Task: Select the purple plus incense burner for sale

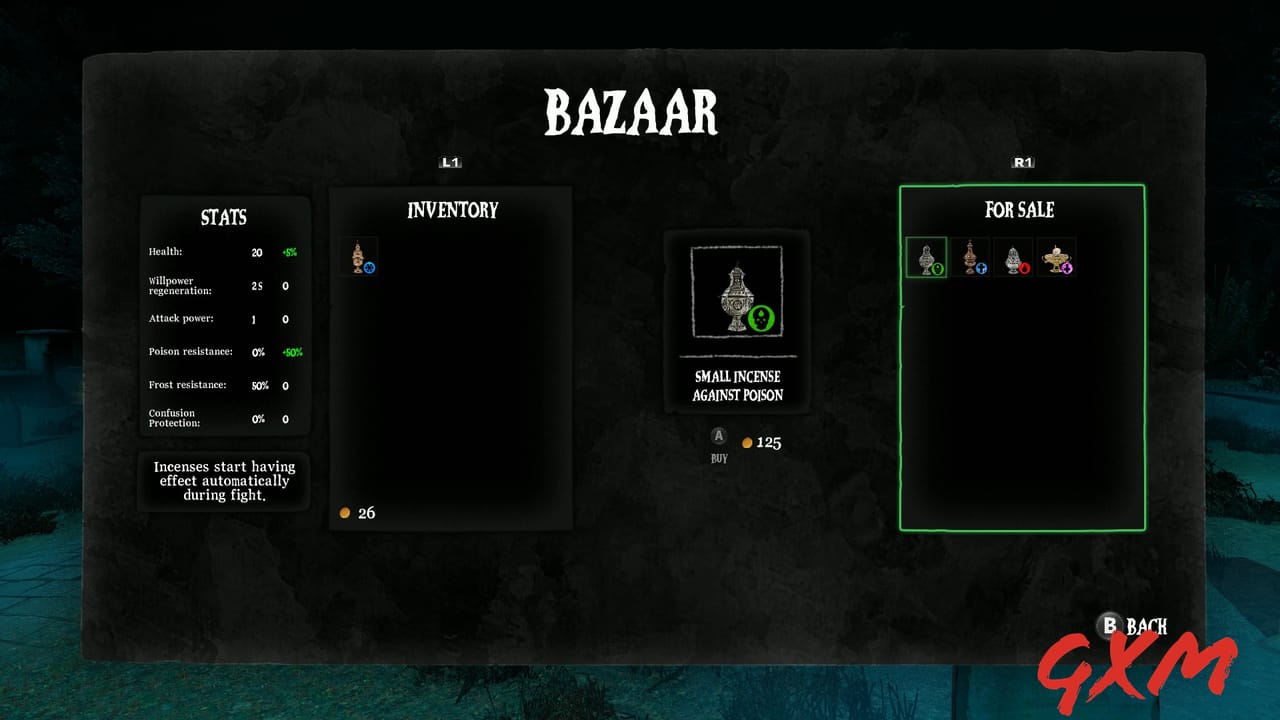Action: click(1057, 258)
